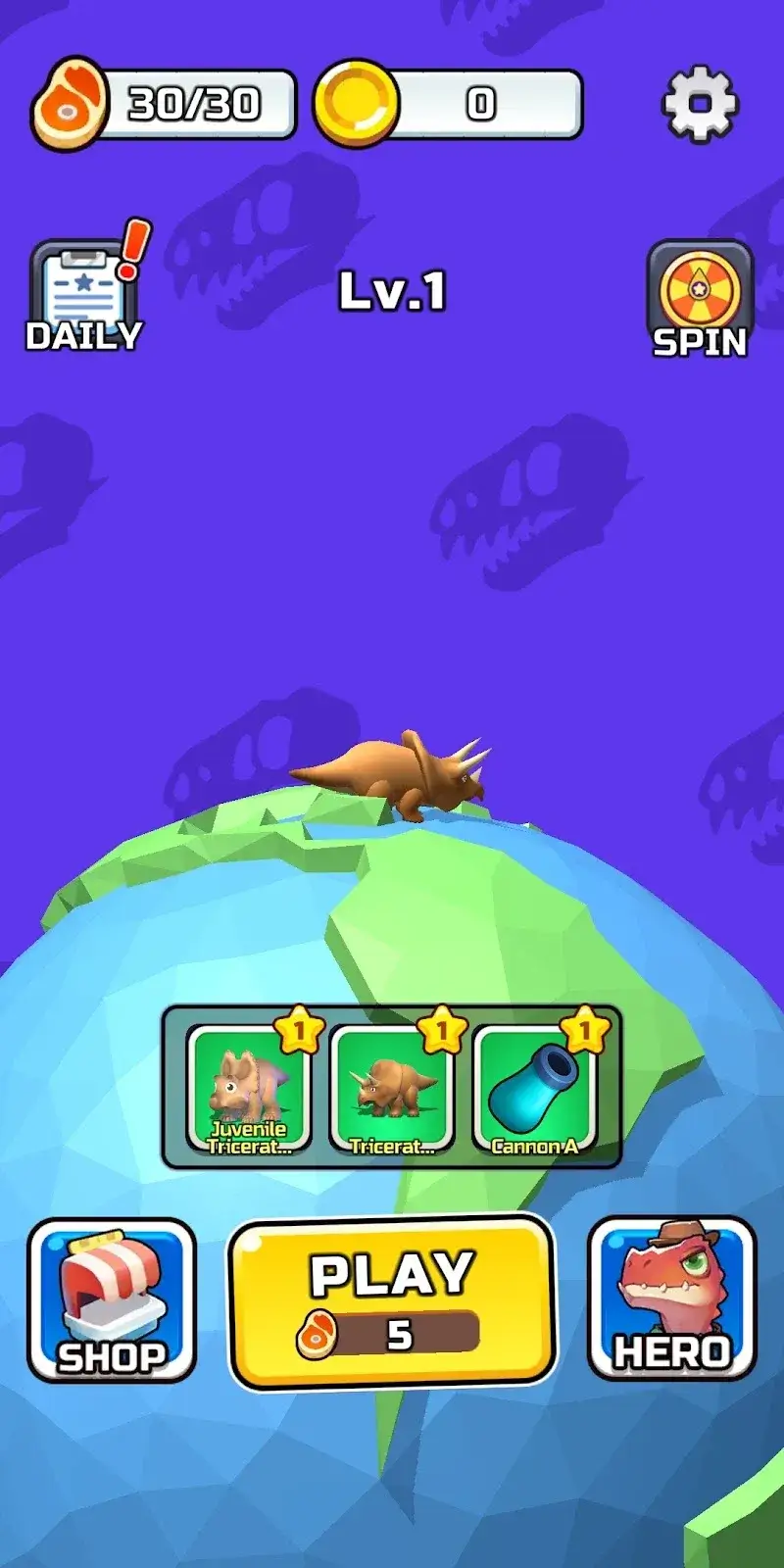Viewport: 784px width, 1568px height.
Task: Open the Hero screen
Action: click(672, 1298)
